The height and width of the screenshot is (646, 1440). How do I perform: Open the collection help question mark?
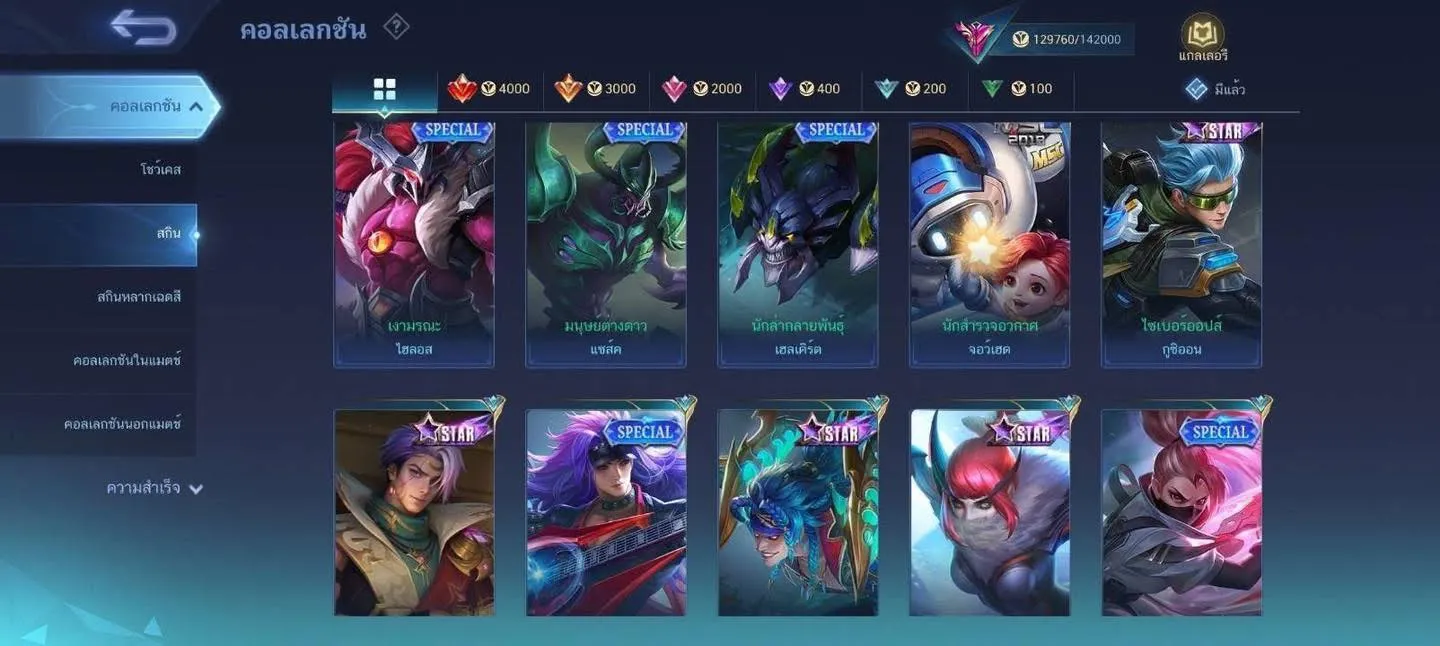[396, 27]
